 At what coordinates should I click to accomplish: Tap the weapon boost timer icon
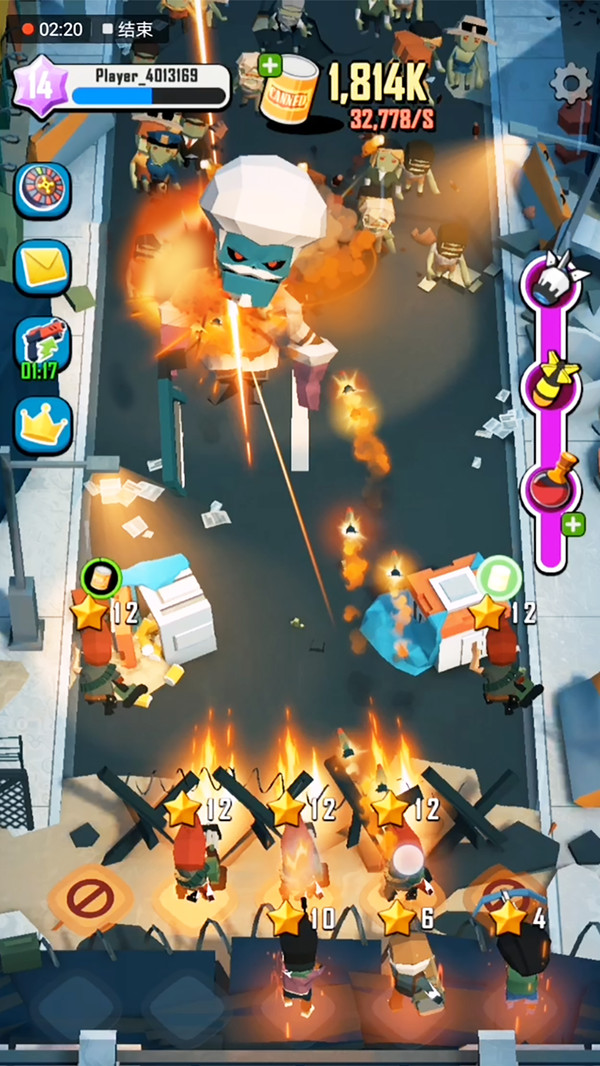(x=42, y=344)
